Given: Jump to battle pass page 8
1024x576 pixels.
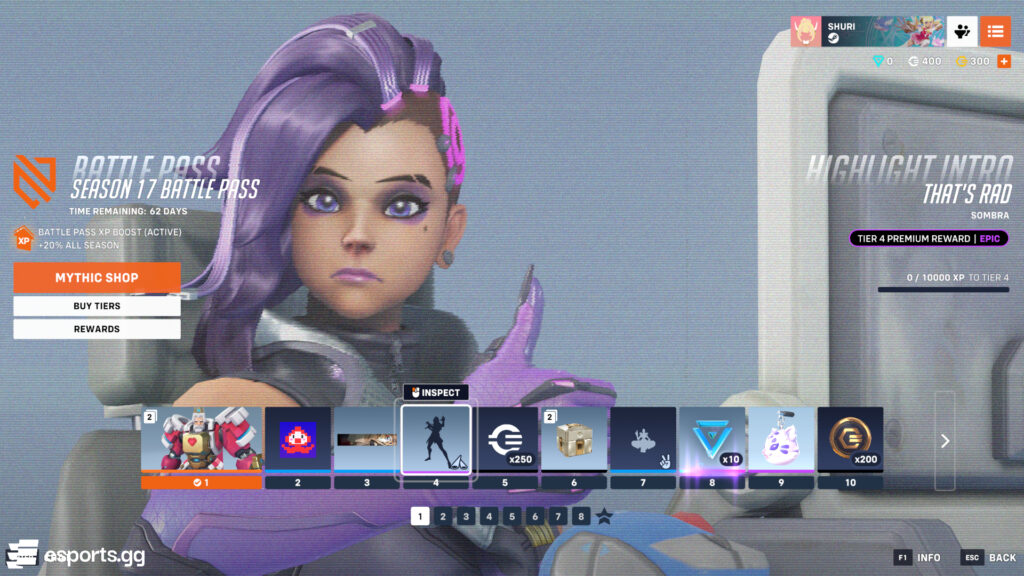Looking at the screenshot, I should pos(581,516).
